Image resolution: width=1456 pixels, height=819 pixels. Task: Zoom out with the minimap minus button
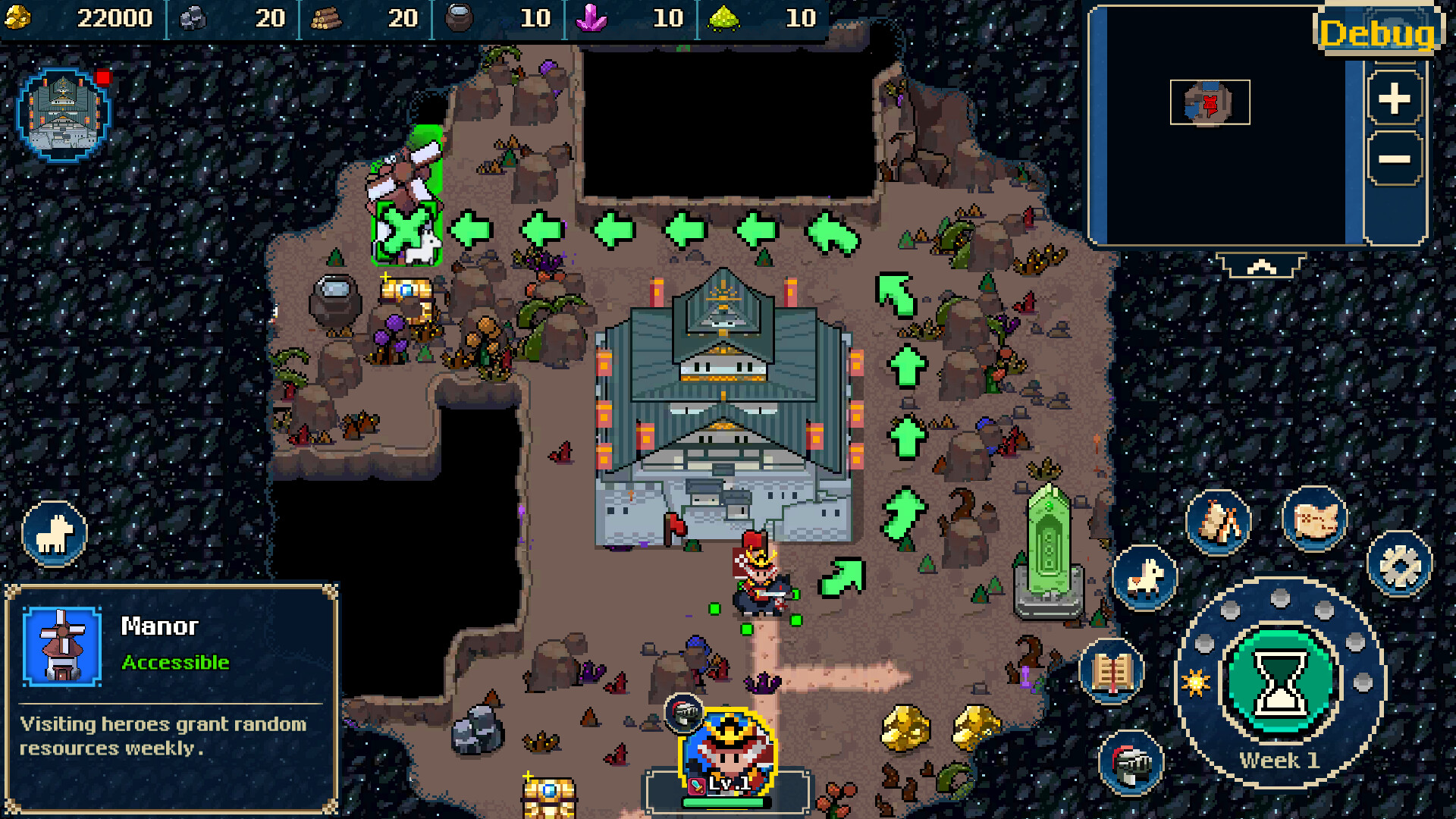[x=1394, y=158]
